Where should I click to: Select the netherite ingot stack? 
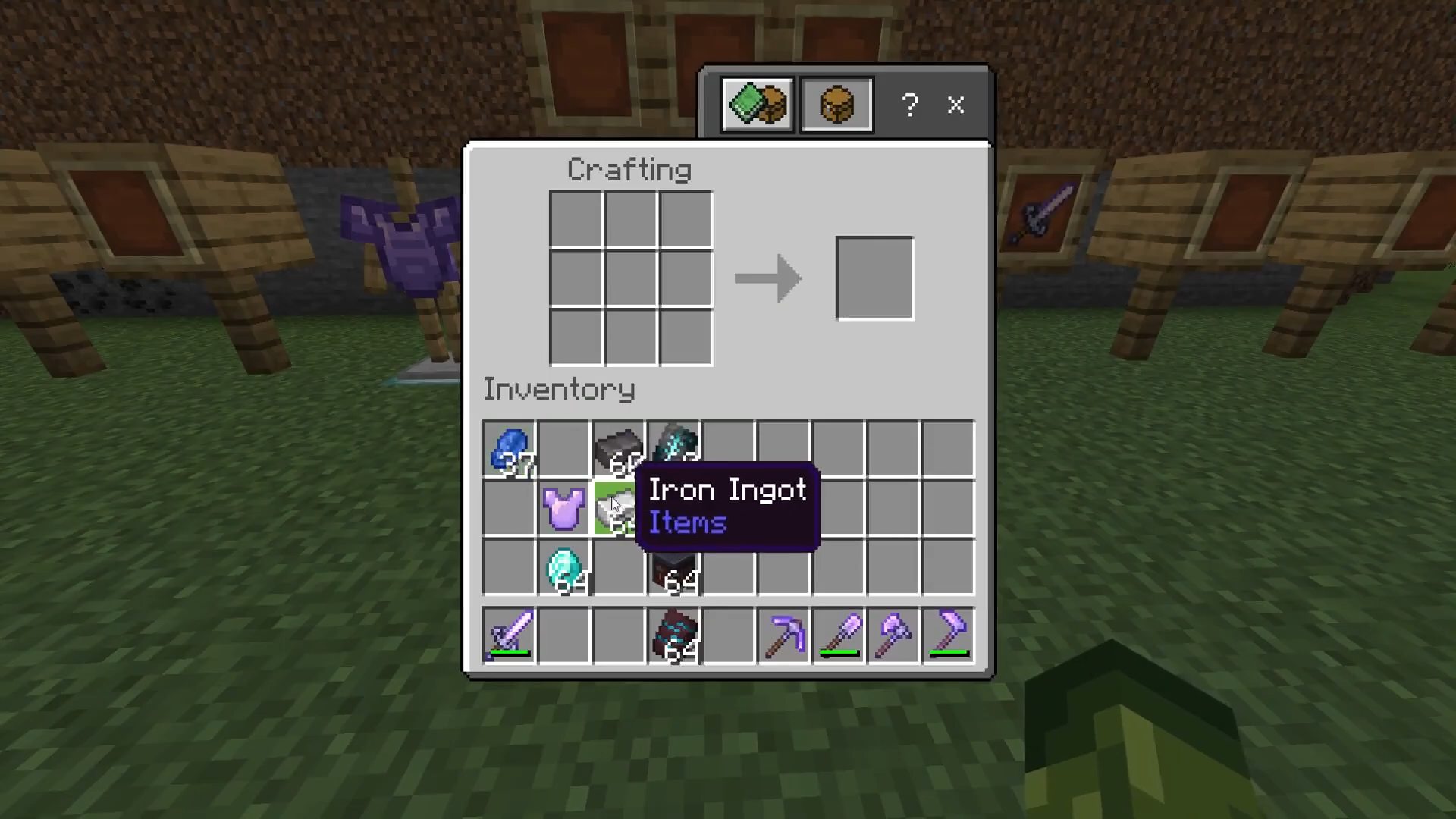tap(618, 449)
